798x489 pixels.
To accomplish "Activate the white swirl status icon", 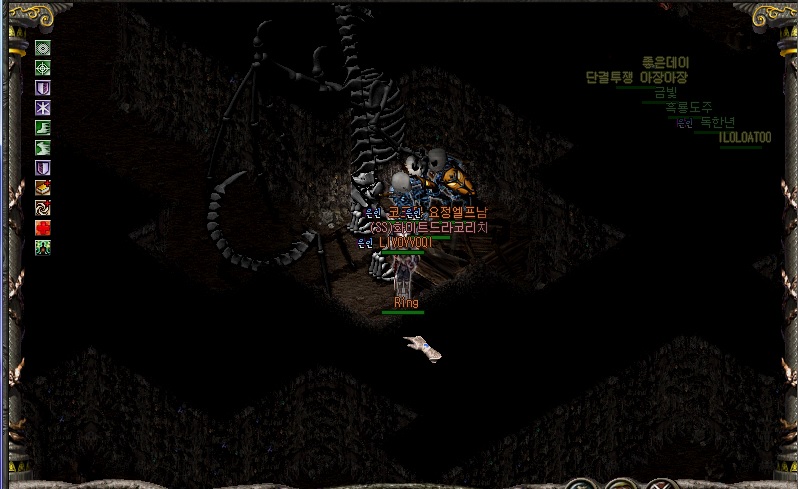I will (43, 207).
